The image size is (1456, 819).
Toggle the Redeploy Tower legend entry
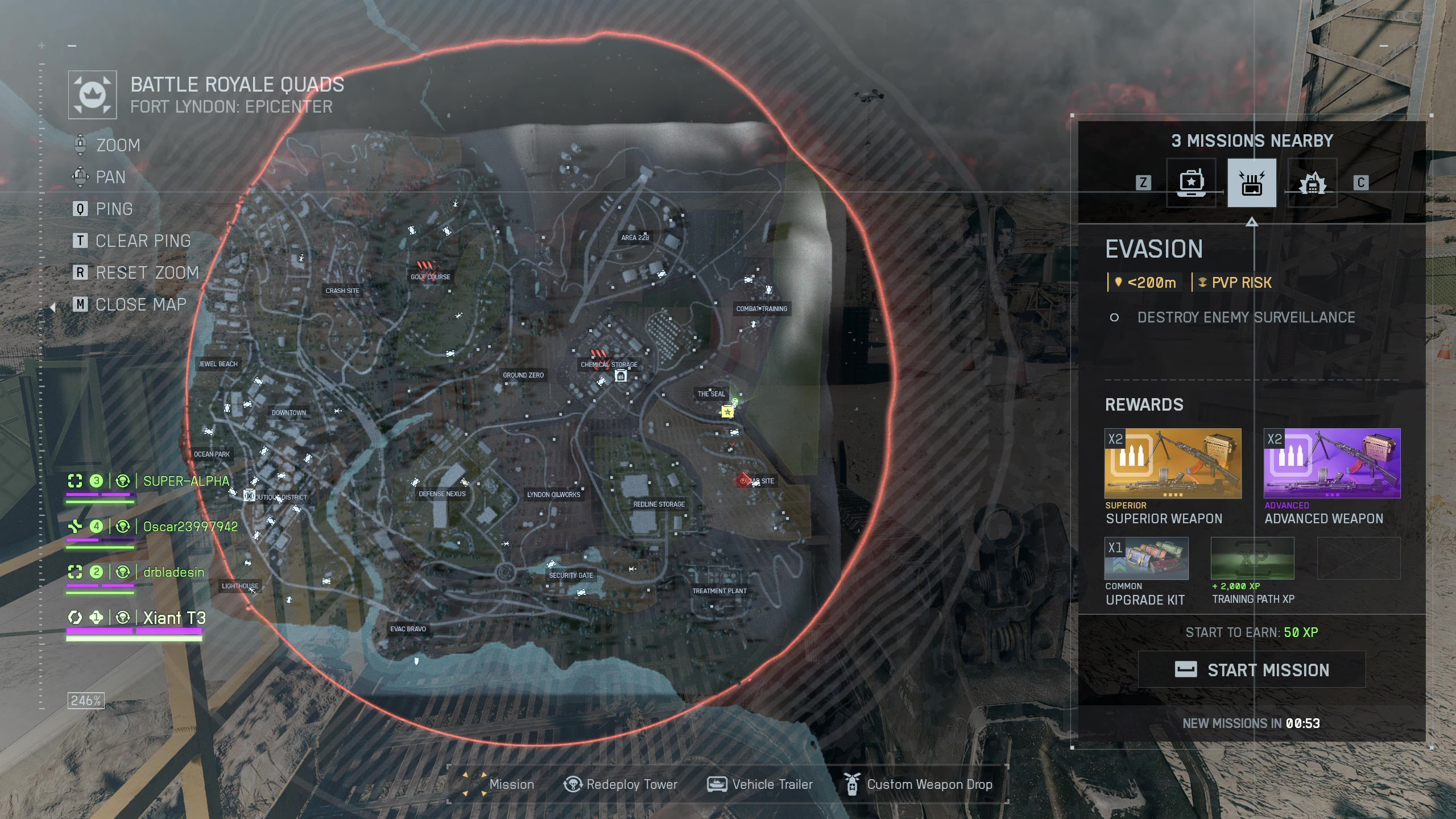point(621,784)
